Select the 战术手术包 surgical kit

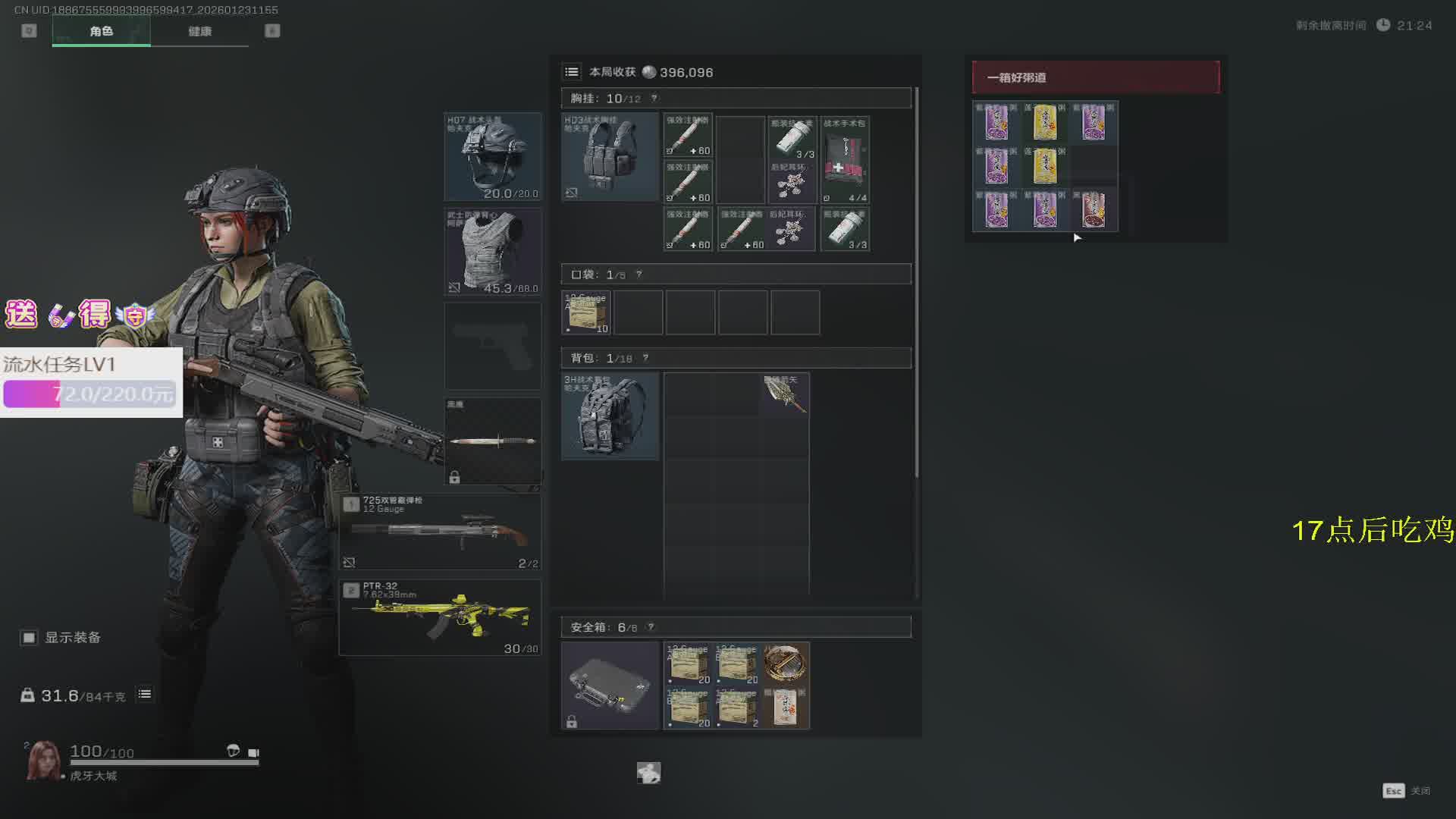point(845,160)
